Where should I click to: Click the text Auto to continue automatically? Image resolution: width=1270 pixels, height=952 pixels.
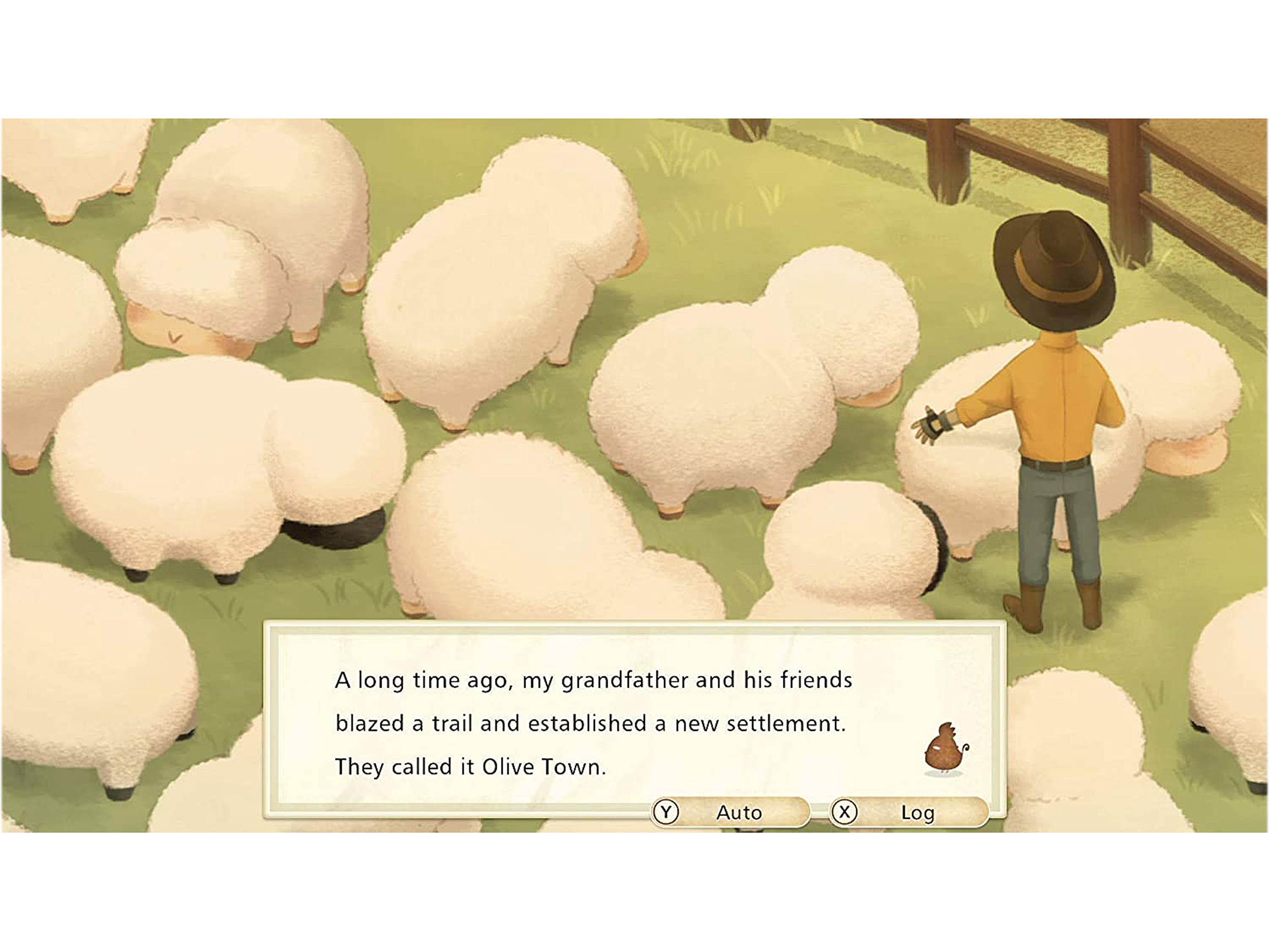(741, 813)
